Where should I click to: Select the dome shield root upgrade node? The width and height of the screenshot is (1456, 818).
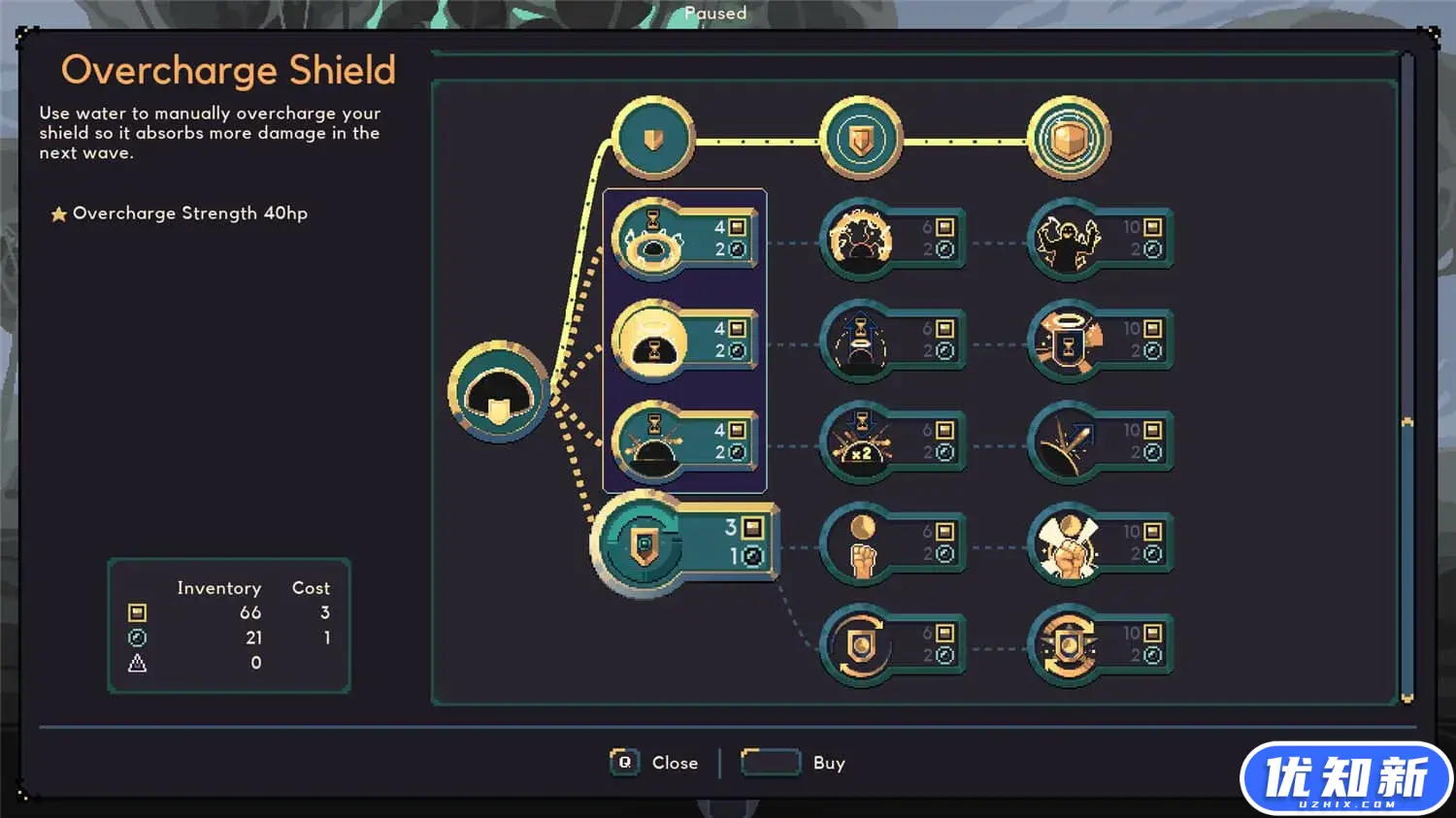(499, 391)
